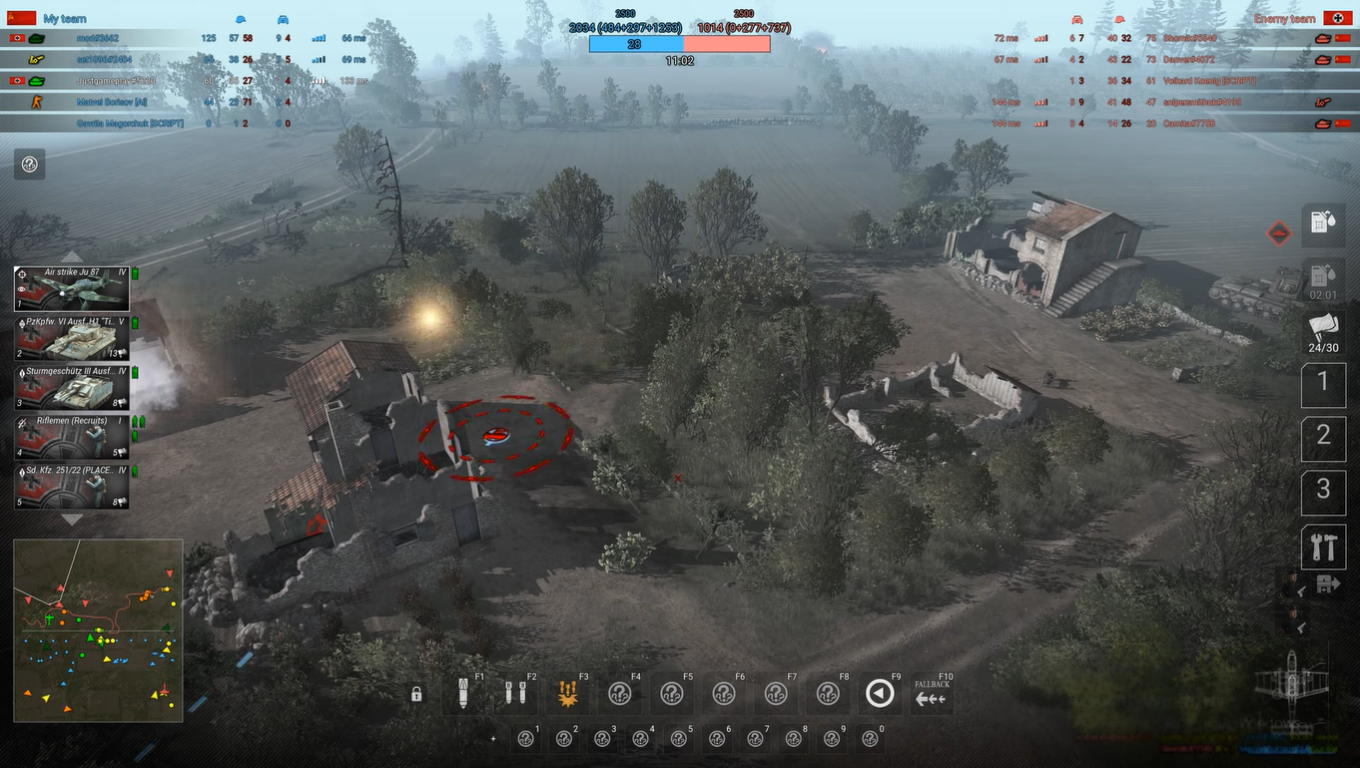Viewport: 1360px width, 768px height.
Task: Open the repair tools panel on the right
Action: point(1322,547)
